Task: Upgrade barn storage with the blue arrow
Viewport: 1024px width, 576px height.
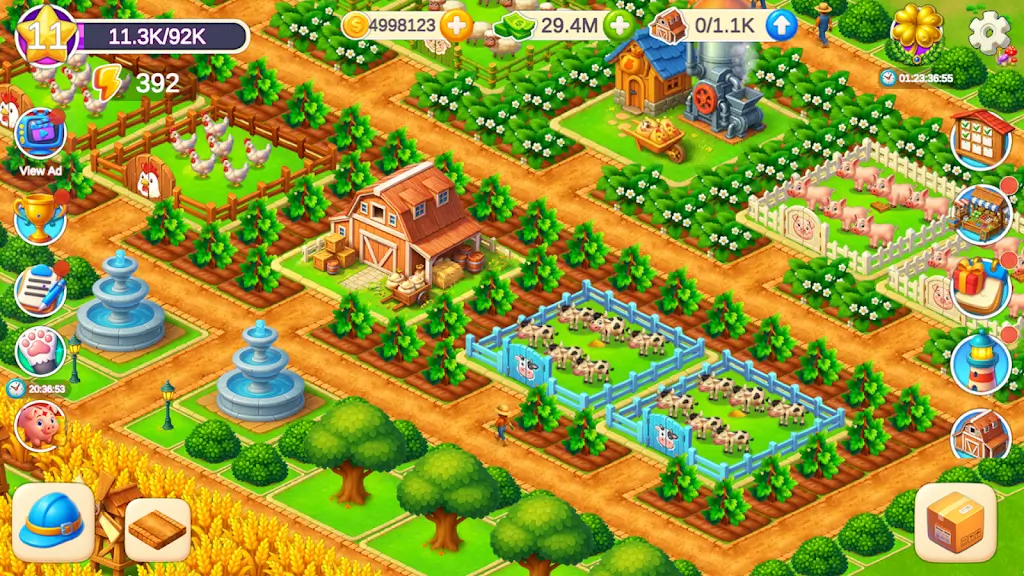Action: point(782,26)
